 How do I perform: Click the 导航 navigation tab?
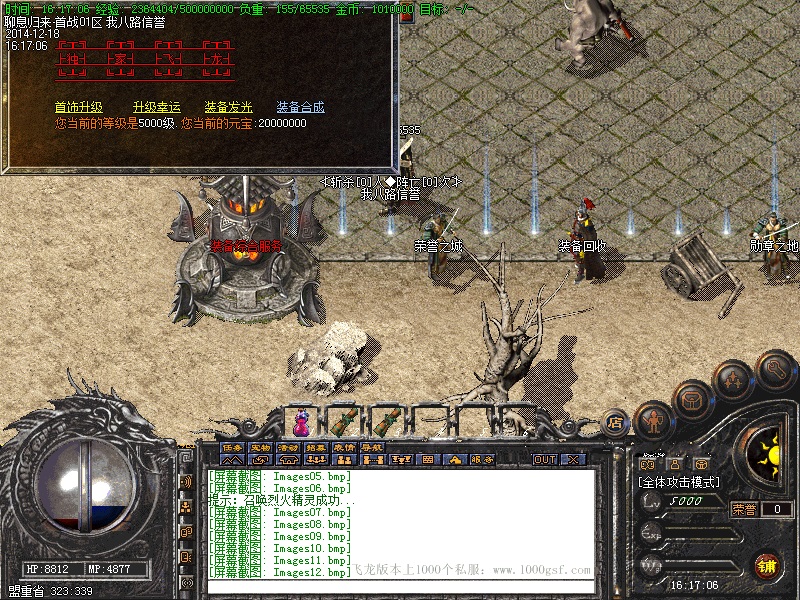point(372,447)
